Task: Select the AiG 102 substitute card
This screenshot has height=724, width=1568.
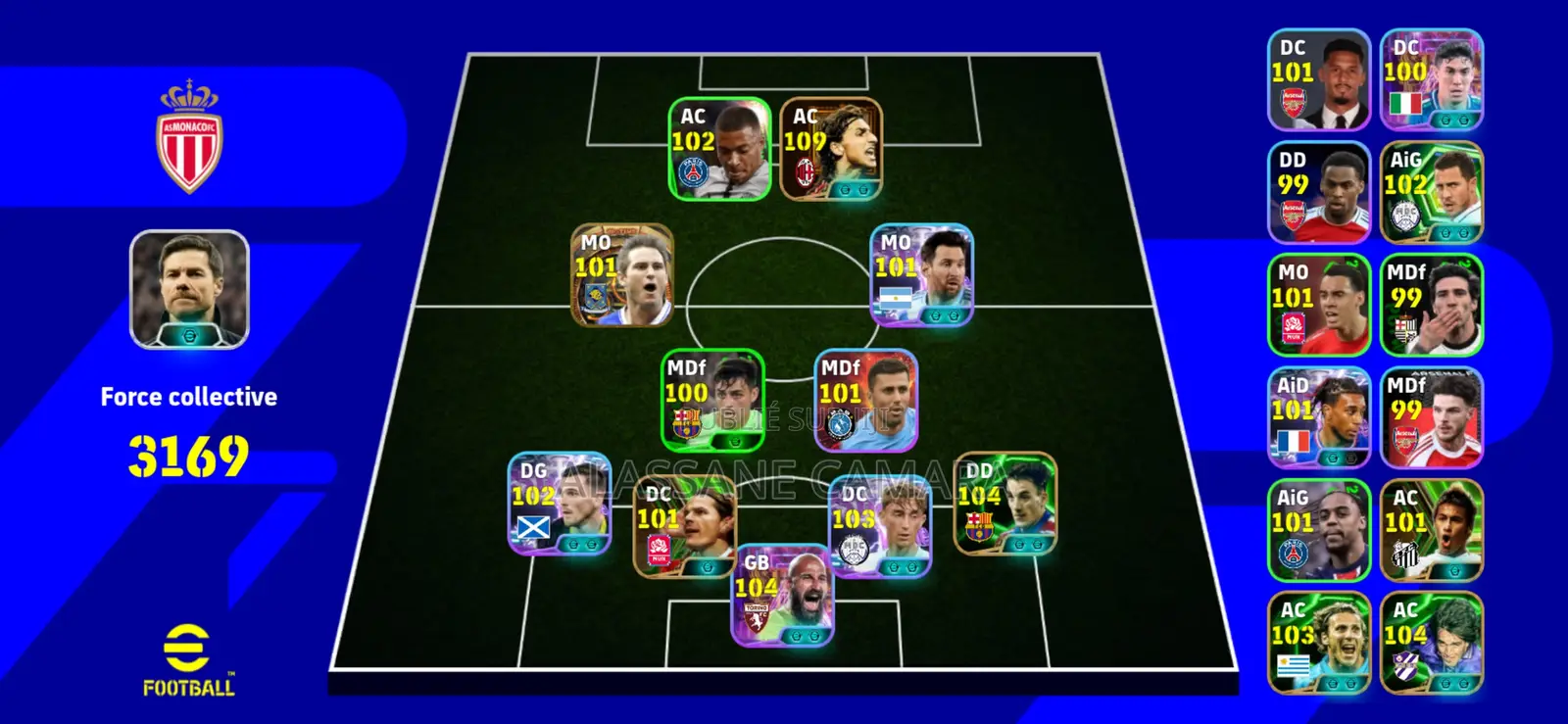Action: pos(1431,193)
